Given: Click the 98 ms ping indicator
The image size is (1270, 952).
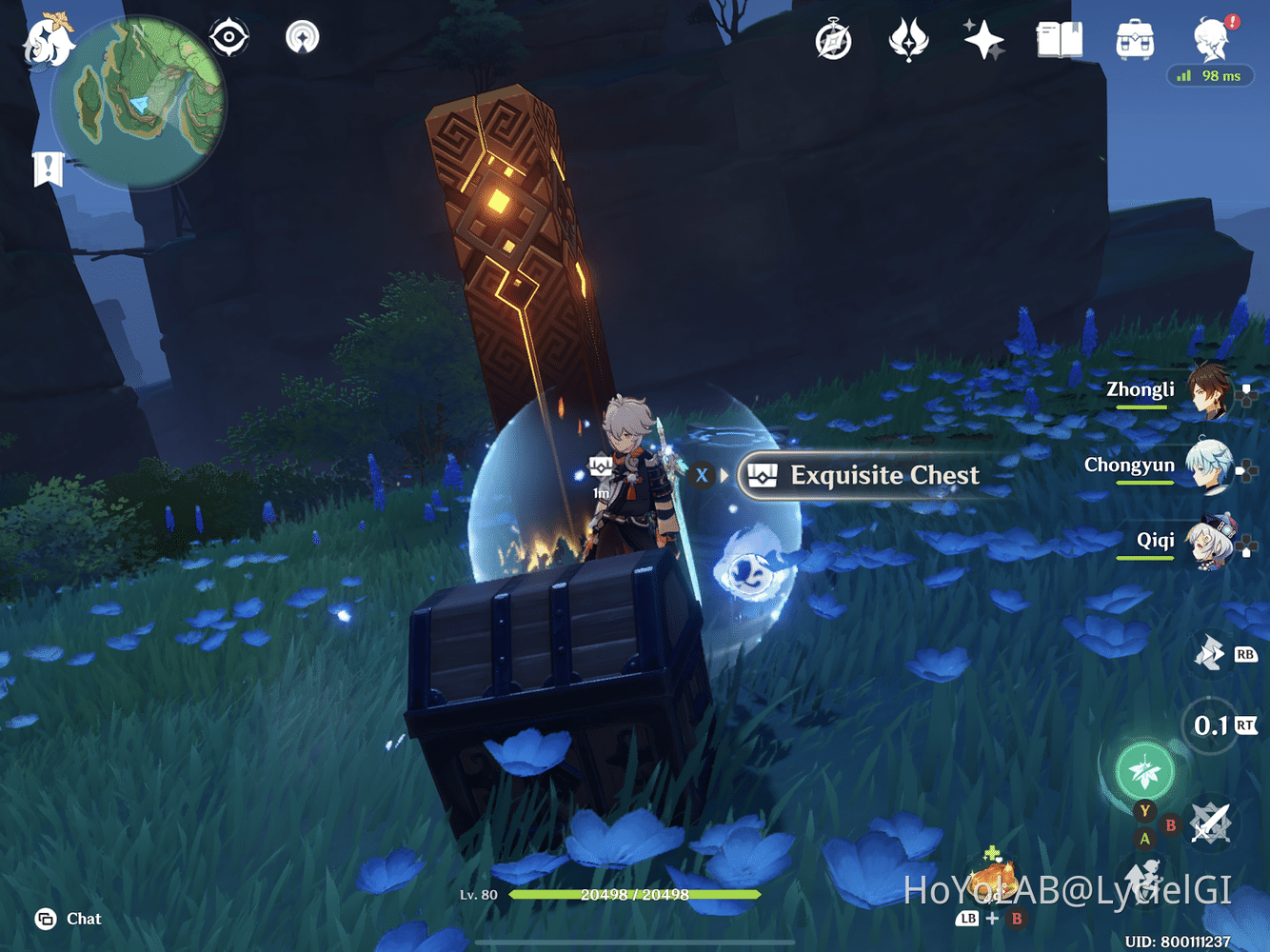Looking at the screenshot, I should pos(1210,75).
